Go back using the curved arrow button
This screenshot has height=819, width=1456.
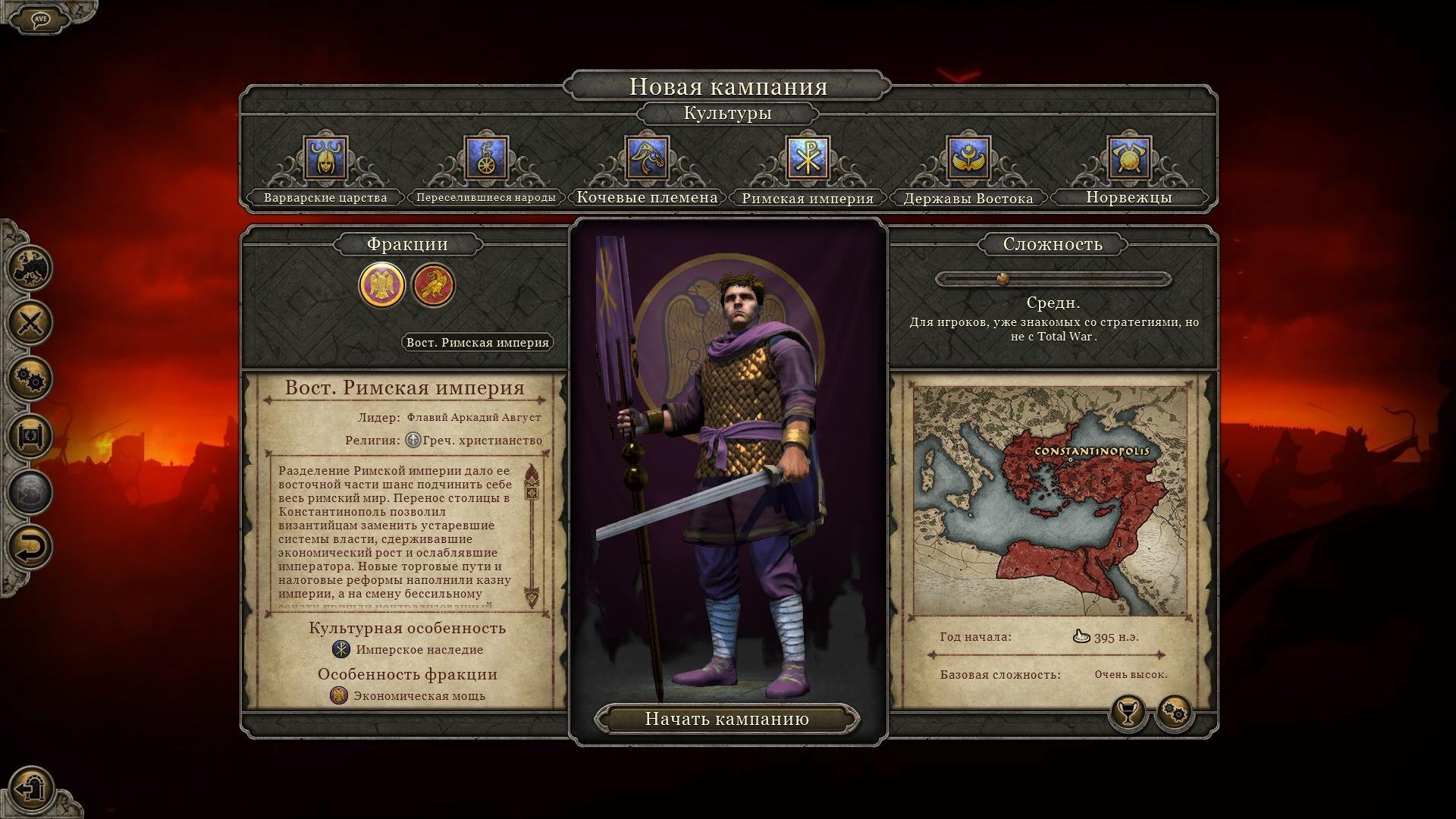point(30,548)
